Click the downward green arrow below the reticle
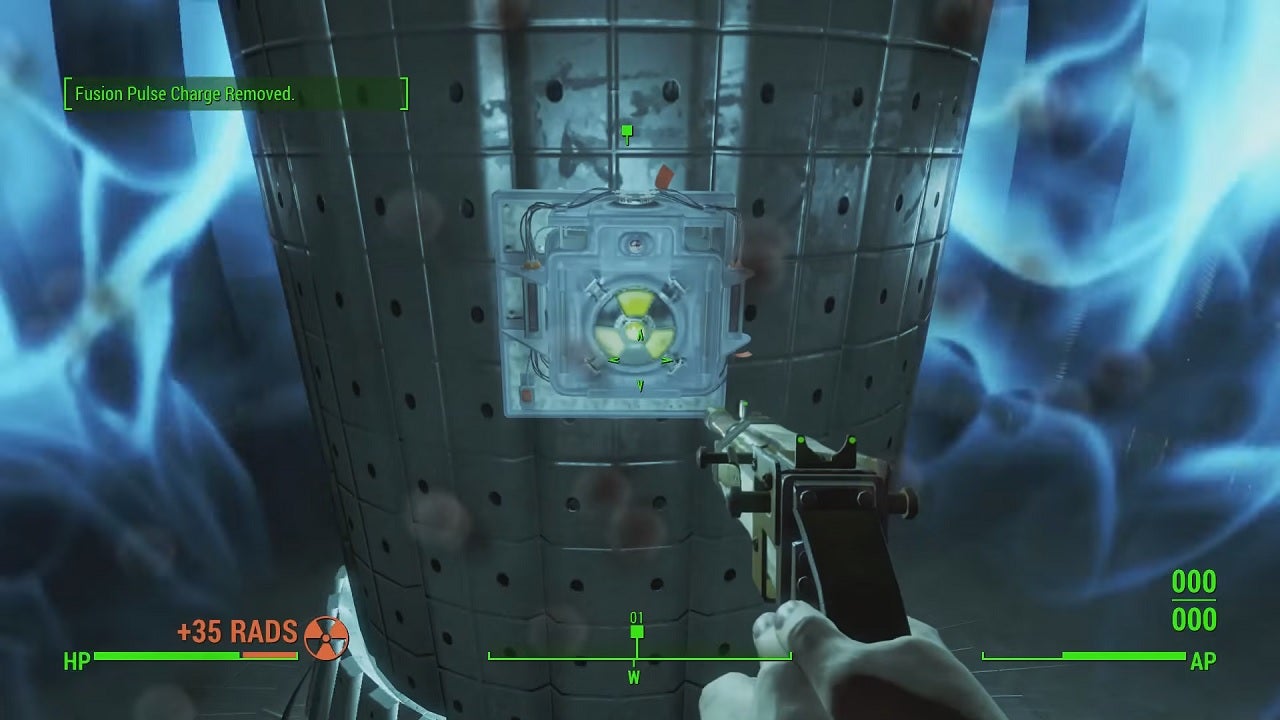This screenshot has height=720, width=1280. pos(640,384)
